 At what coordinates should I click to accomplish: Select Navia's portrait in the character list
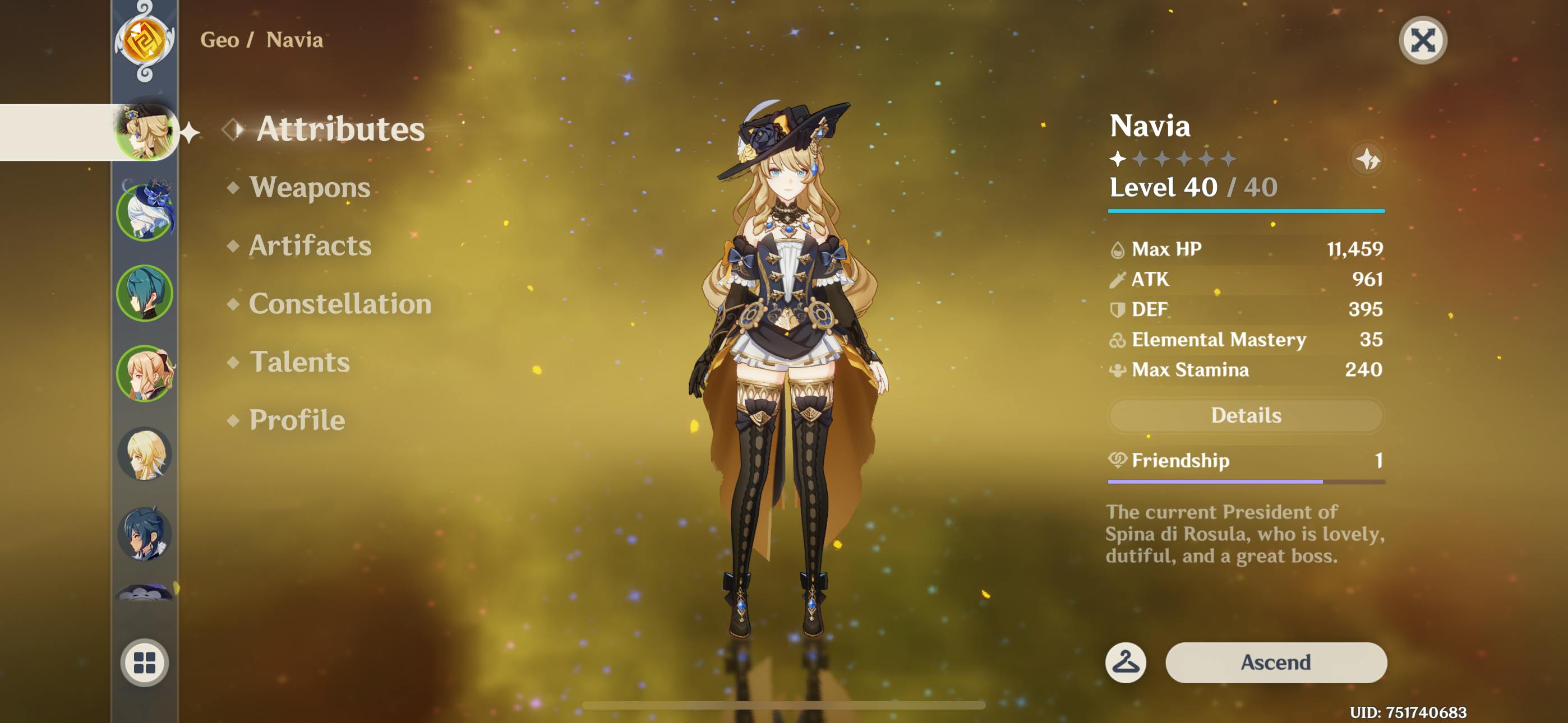pyautogui.click(x=144, y=132)
